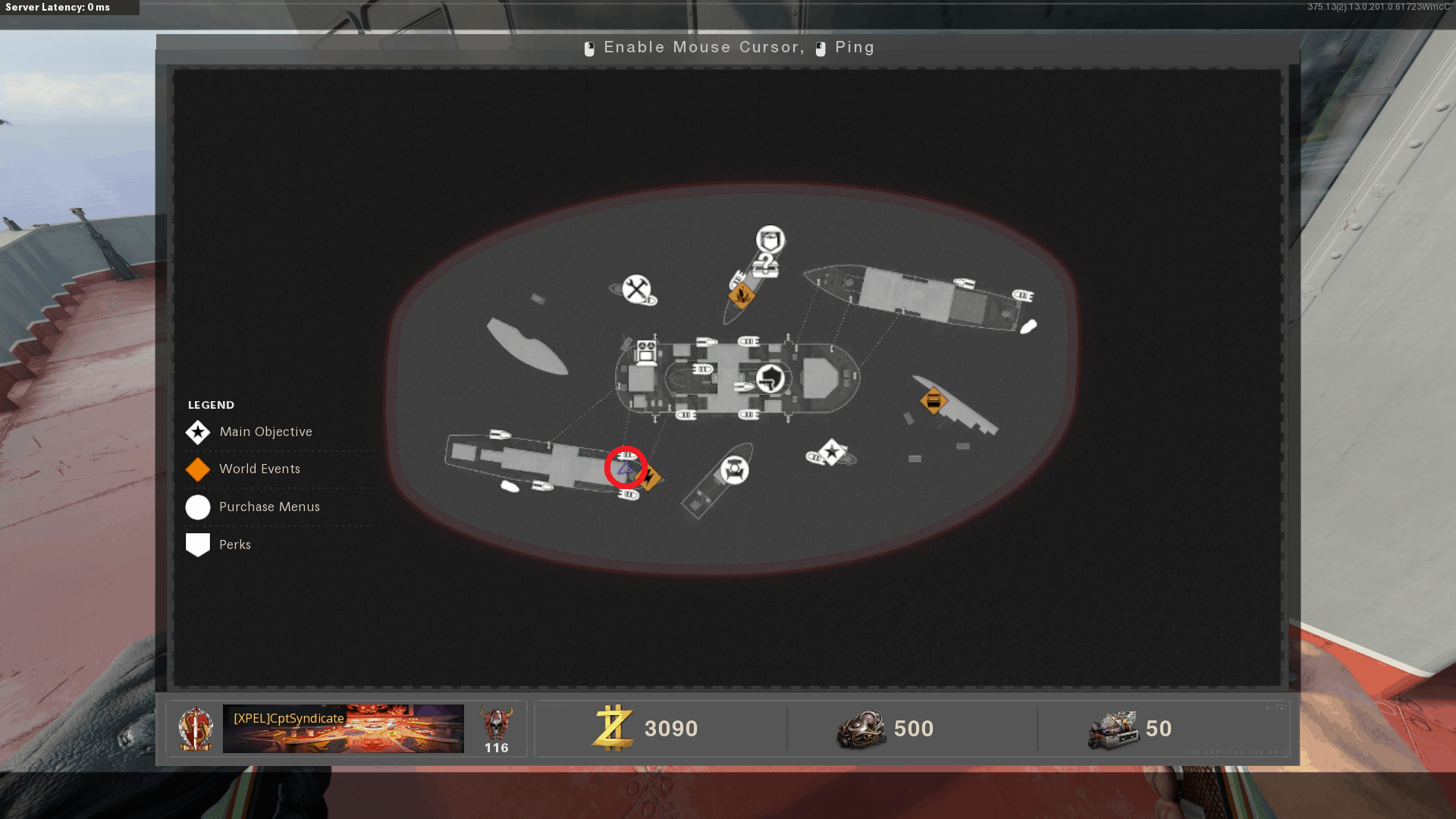Ping the crafting table wrench-and-hammer marker
The image size is (1456, 819).
(x=636, y=289)
